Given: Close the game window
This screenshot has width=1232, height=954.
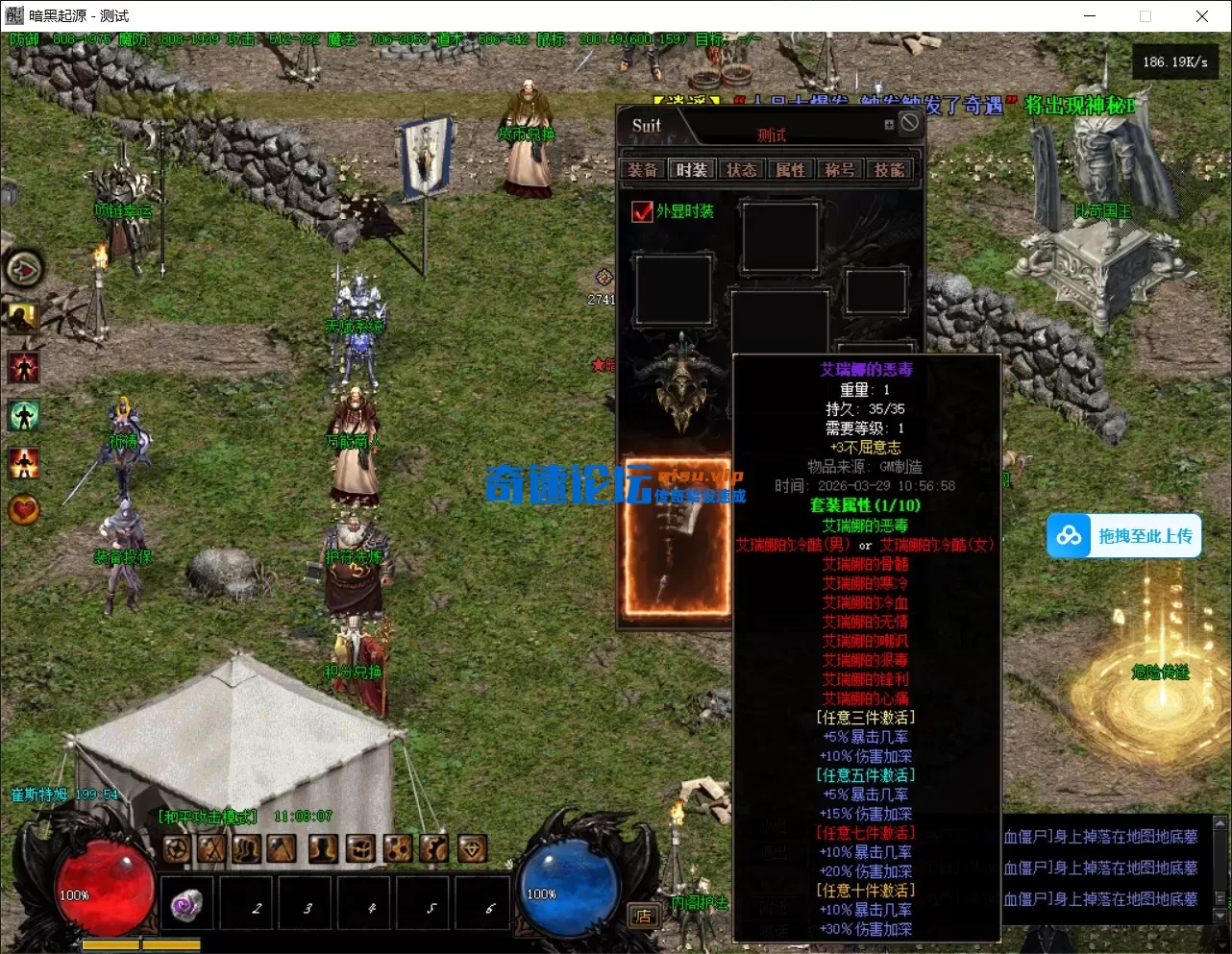Looking at the screenshot, I should 1201,16.
